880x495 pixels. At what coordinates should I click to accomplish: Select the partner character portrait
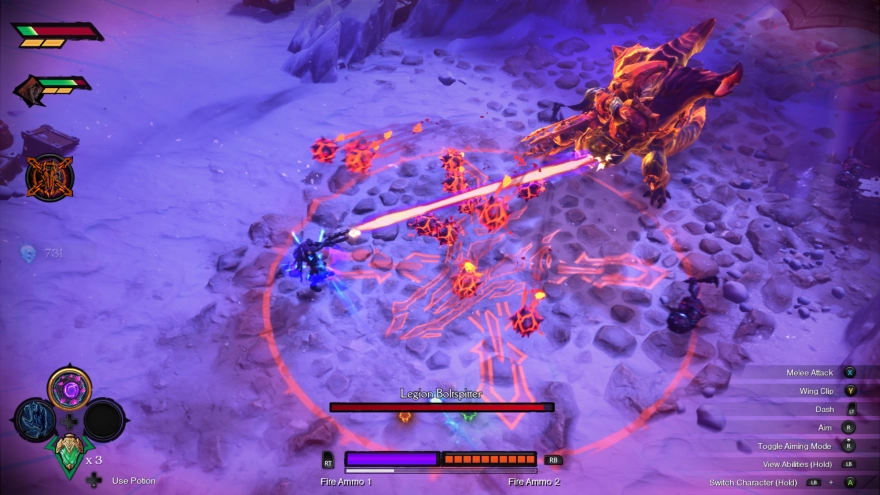tap(30, 92)
